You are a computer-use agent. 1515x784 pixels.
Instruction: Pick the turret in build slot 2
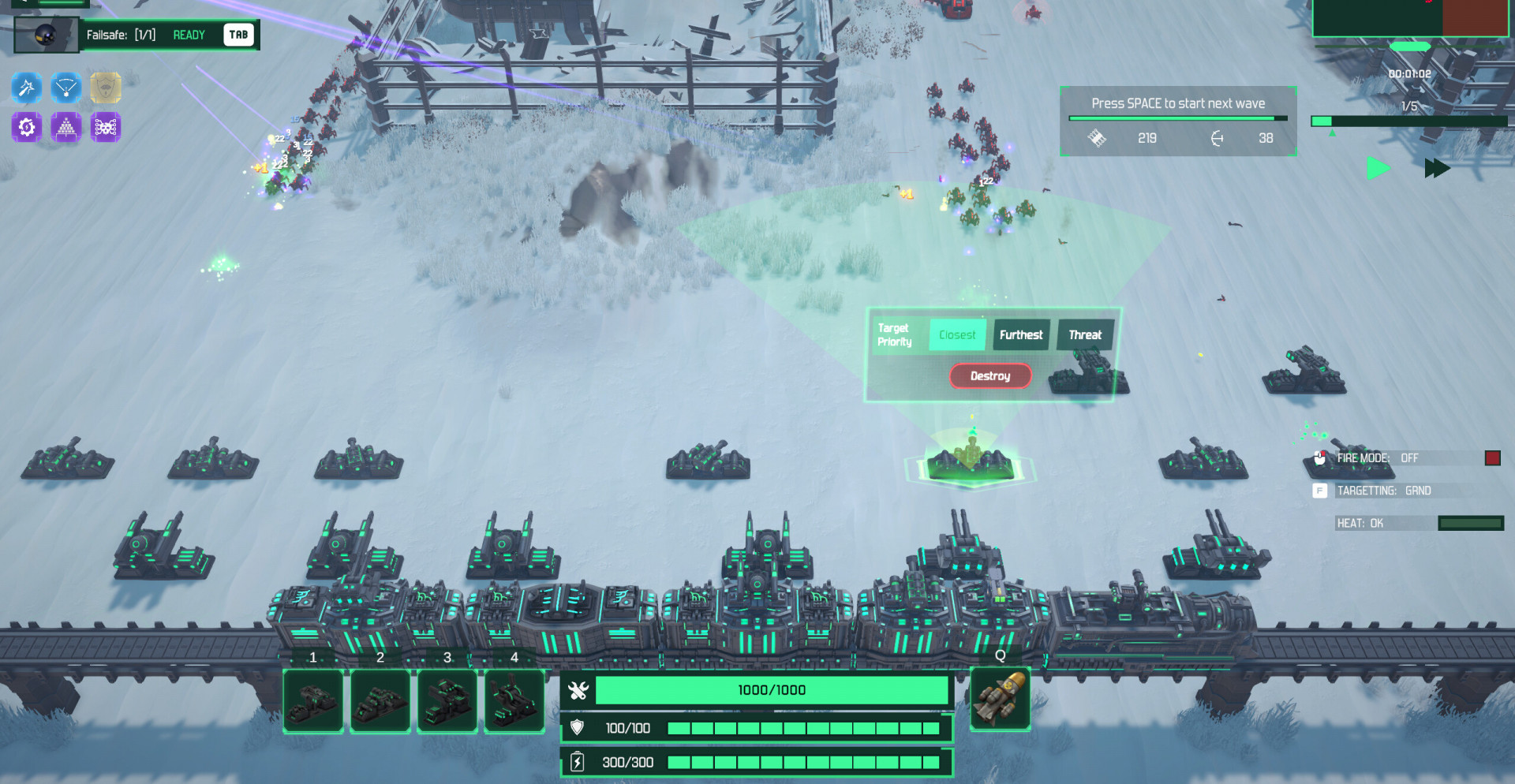pos(380,701)
